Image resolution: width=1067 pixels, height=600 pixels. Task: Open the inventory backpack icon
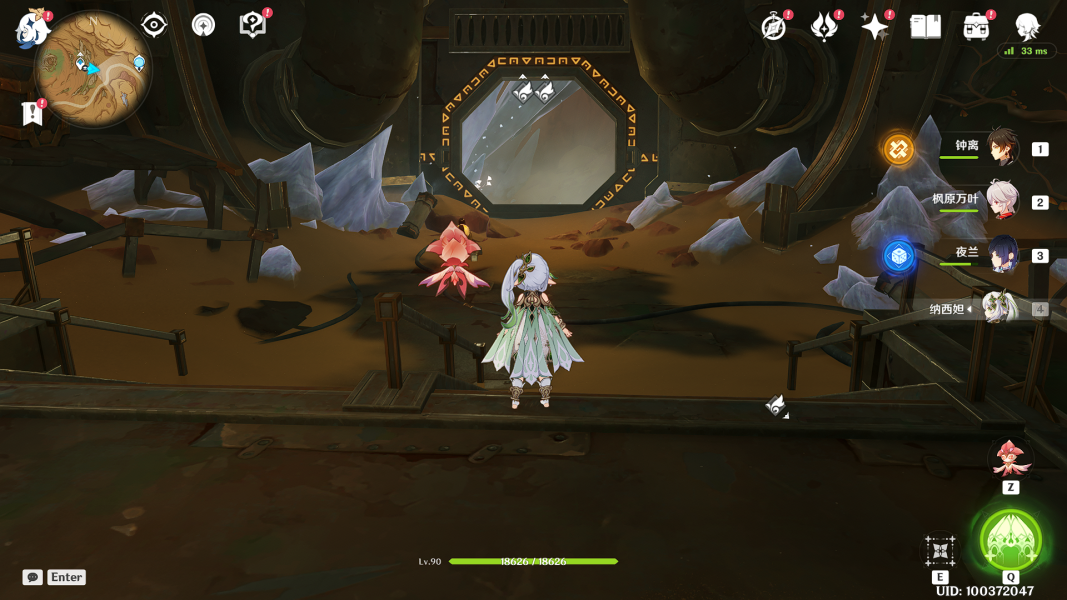click(x=976, y=27)
